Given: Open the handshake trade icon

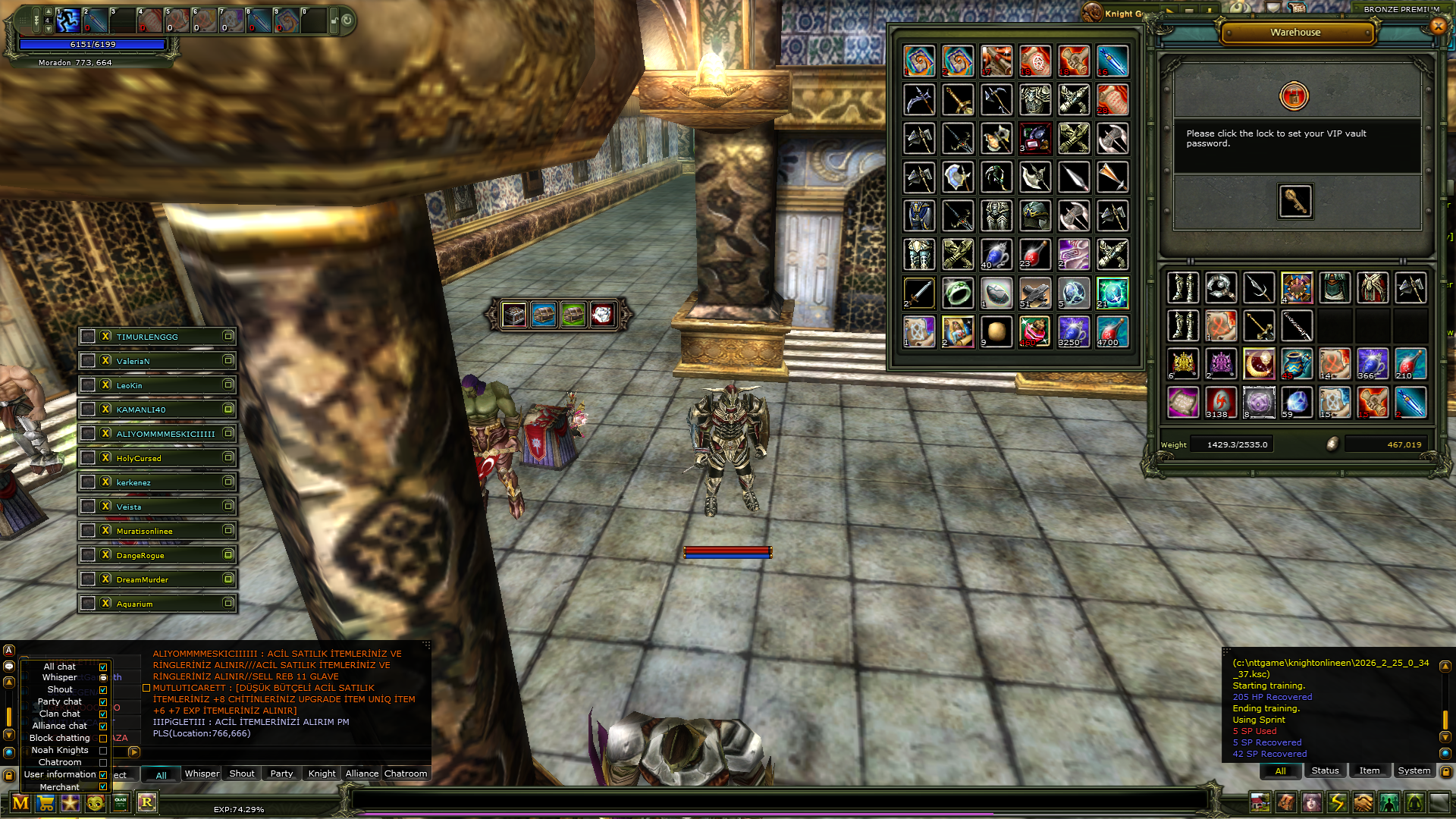Looking at the screenshot, I should tap(1363, 802).
